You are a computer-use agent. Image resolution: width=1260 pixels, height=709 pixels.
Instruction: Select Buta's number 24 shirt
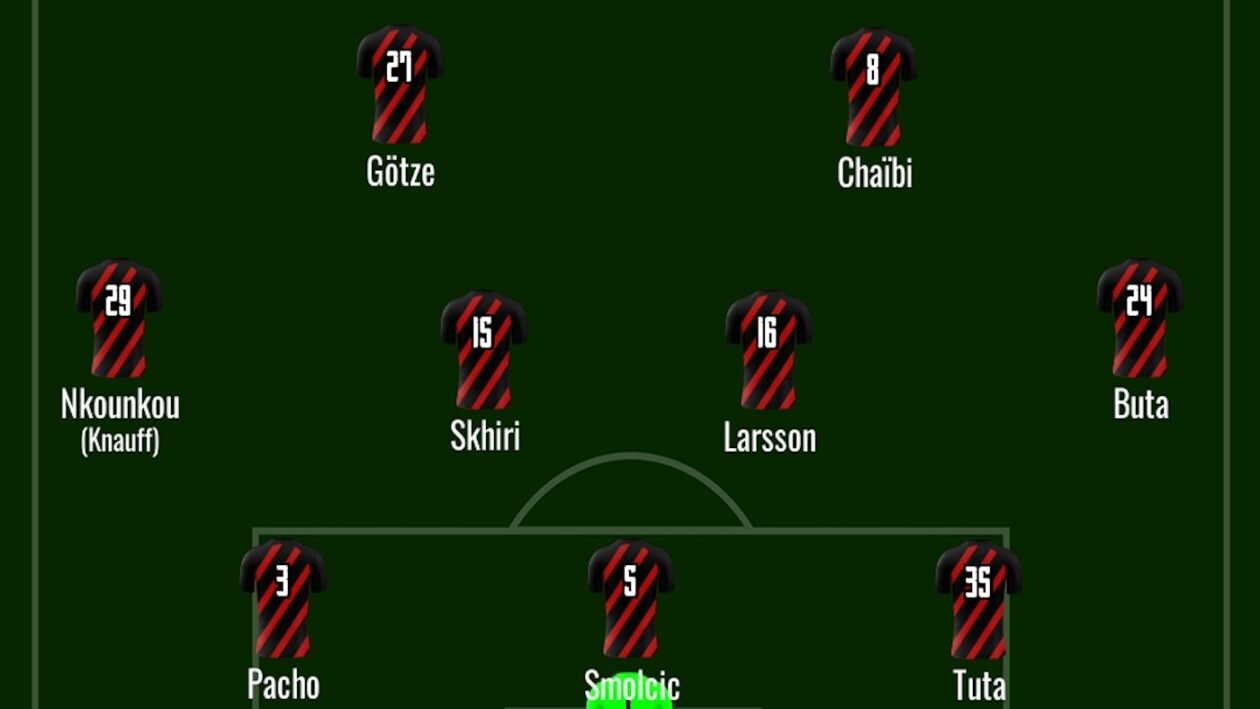pos(1140,318)
